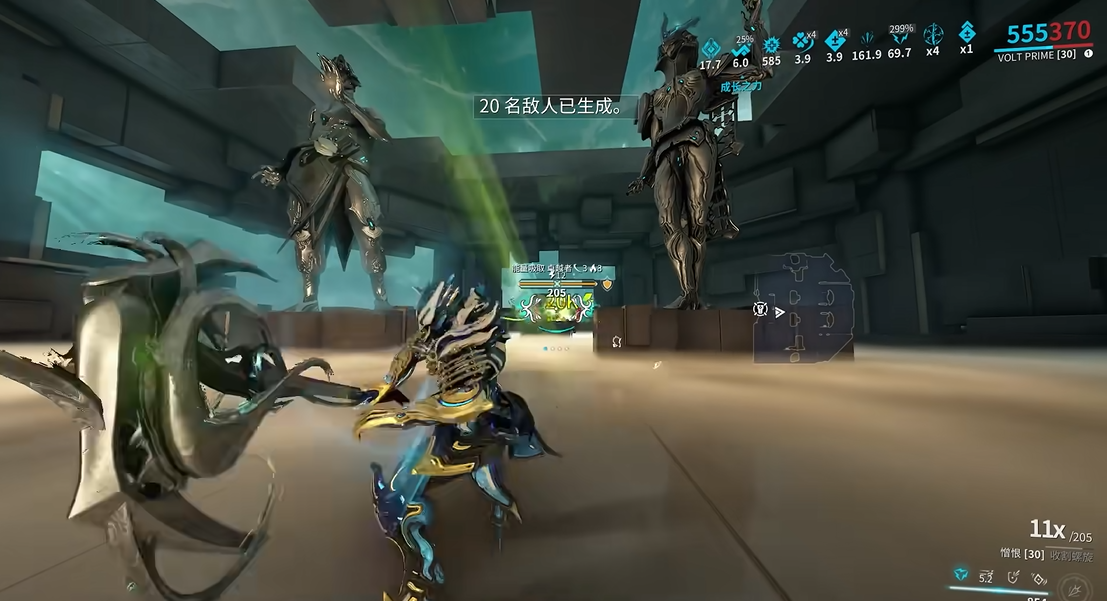
Task: Activate Volt's Shock ability icon
Action: coord(962,575)
